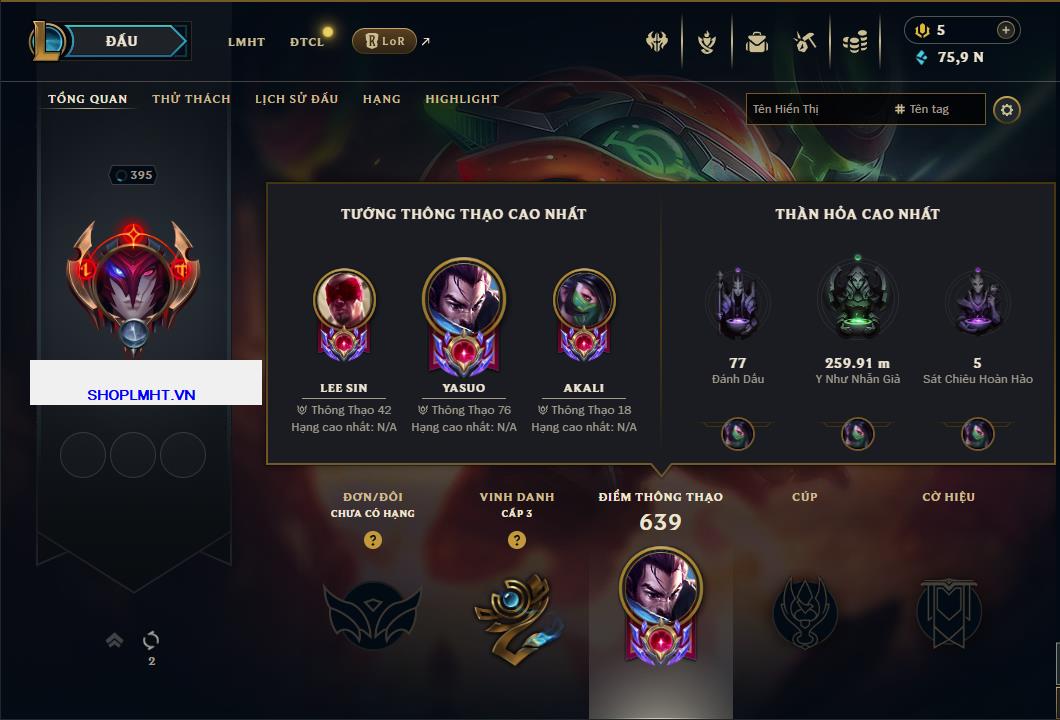The width and height of the screenshot is (1060, 720).
Task: Open the THỬ THÁCH tab
Action: point(191,99)
